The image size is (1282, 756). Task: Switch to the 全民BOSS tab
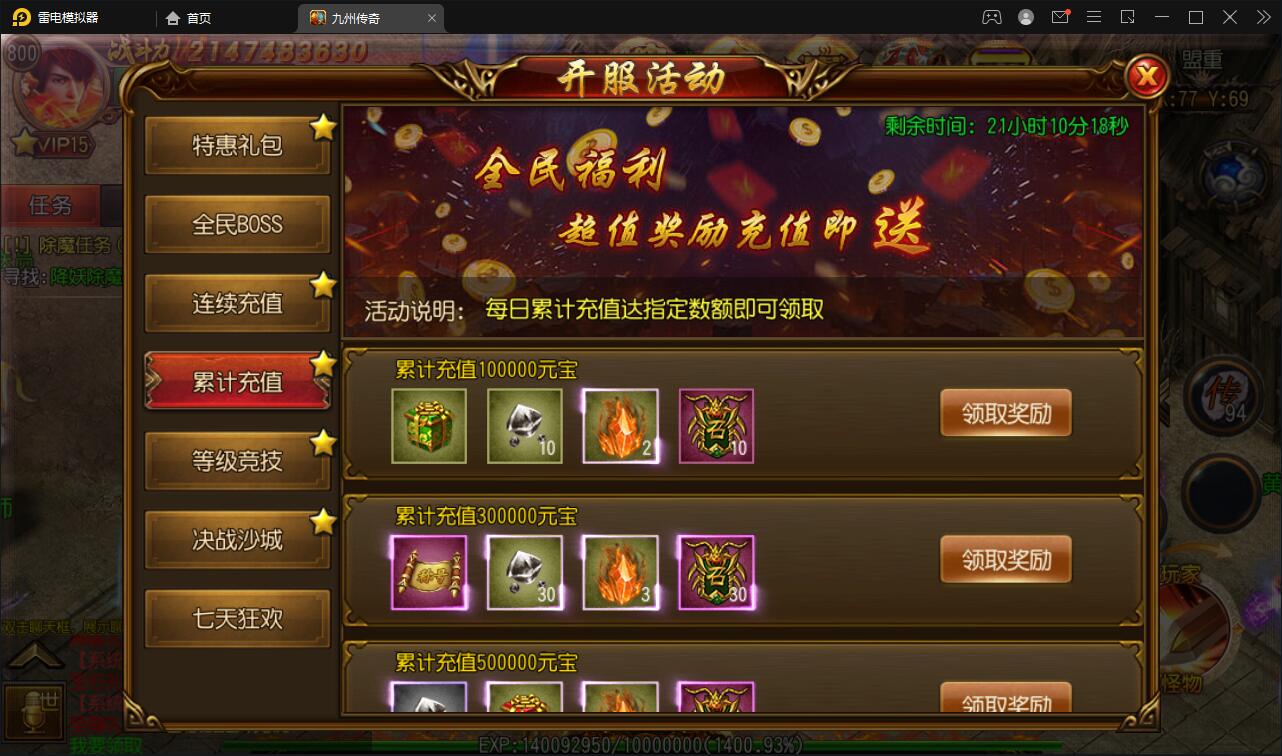click(237, 224)
